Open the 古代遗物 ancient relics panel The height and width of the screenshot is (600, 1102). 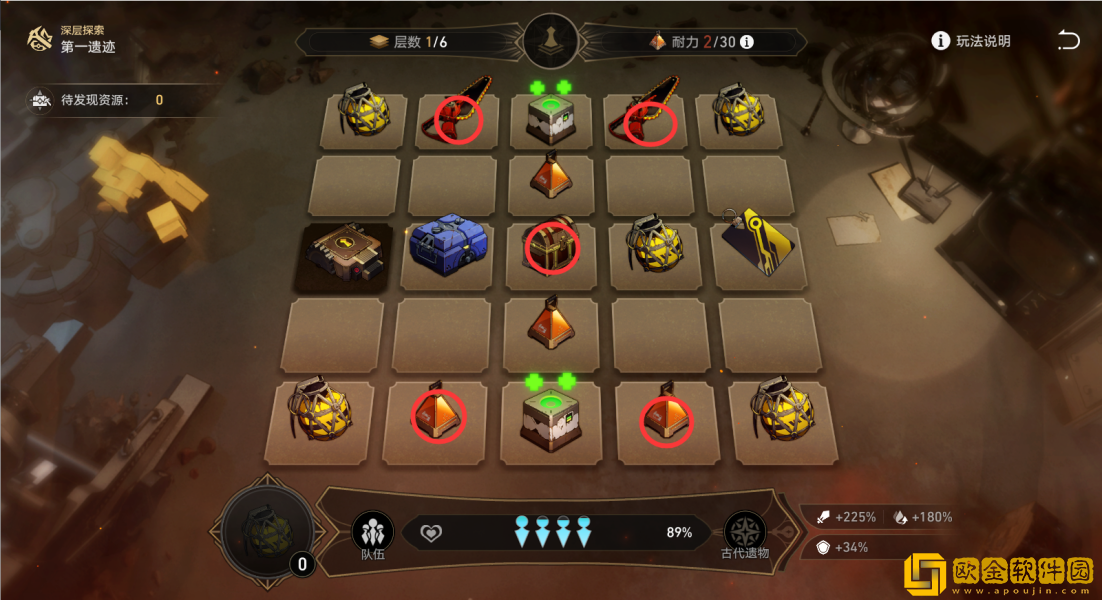pyautogui.click(x=745, y=534)
